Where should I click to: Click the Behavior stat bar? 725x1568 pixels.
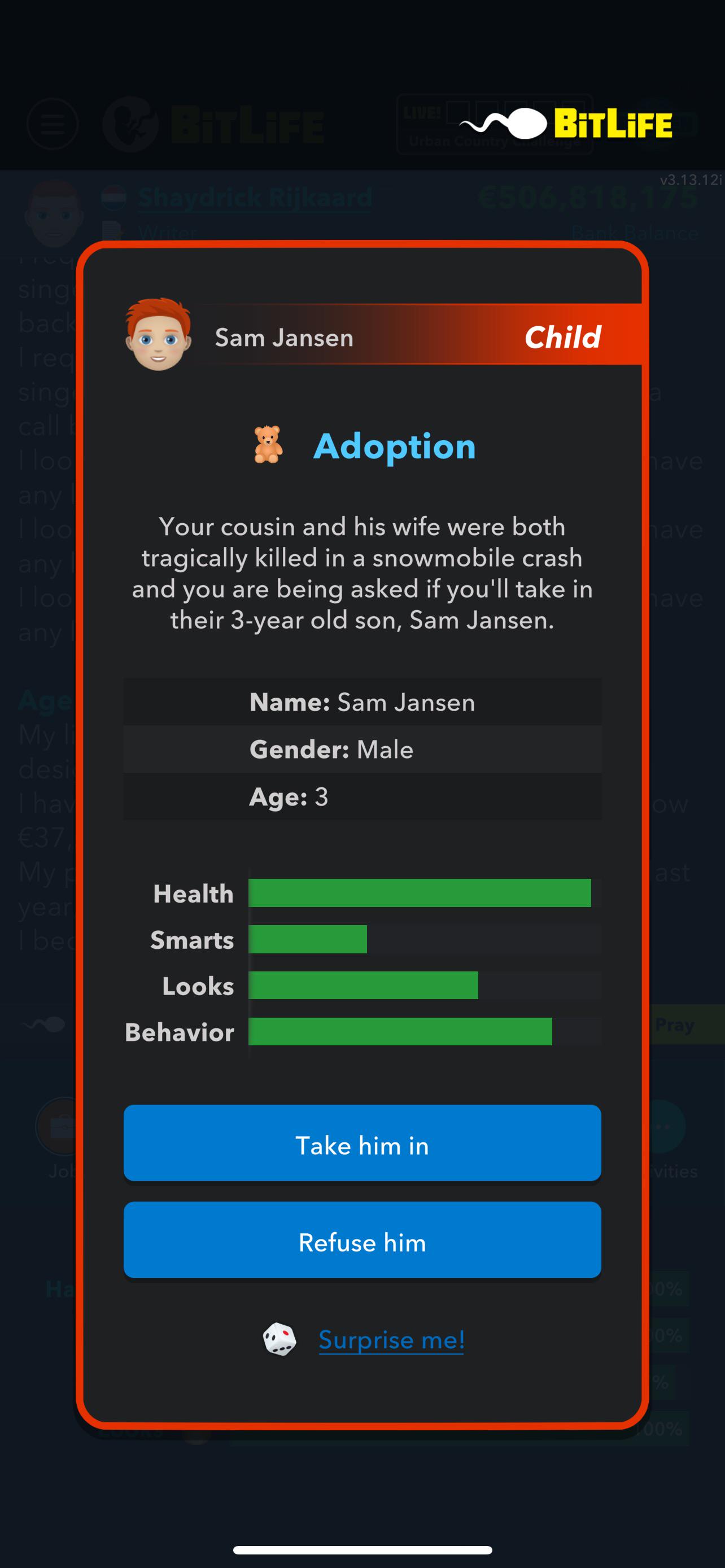click(400, 1032)
